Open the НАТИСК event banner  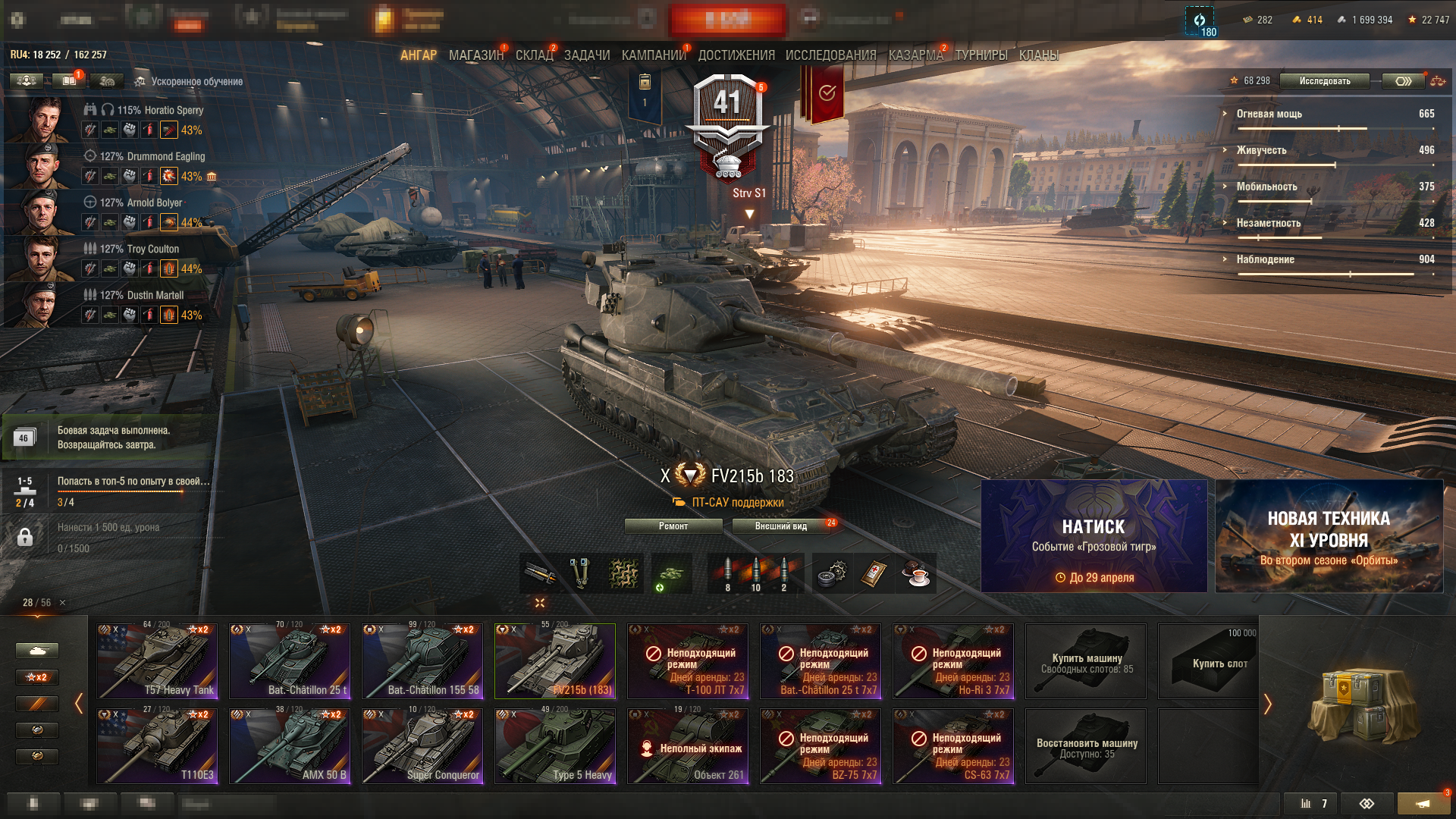click(x=1094, y=536)
